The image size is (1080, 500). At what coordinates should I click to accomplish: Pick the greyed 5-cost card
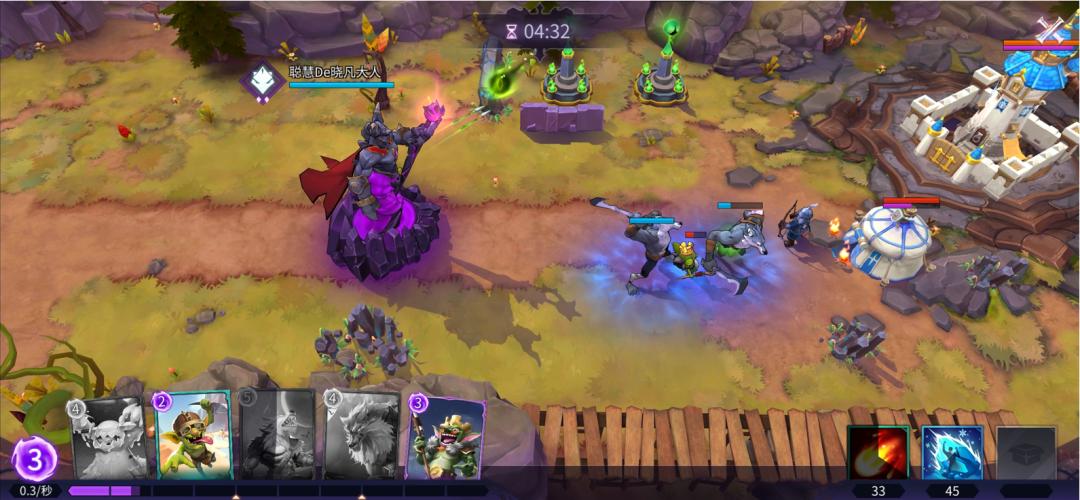(x=277, y=435)
